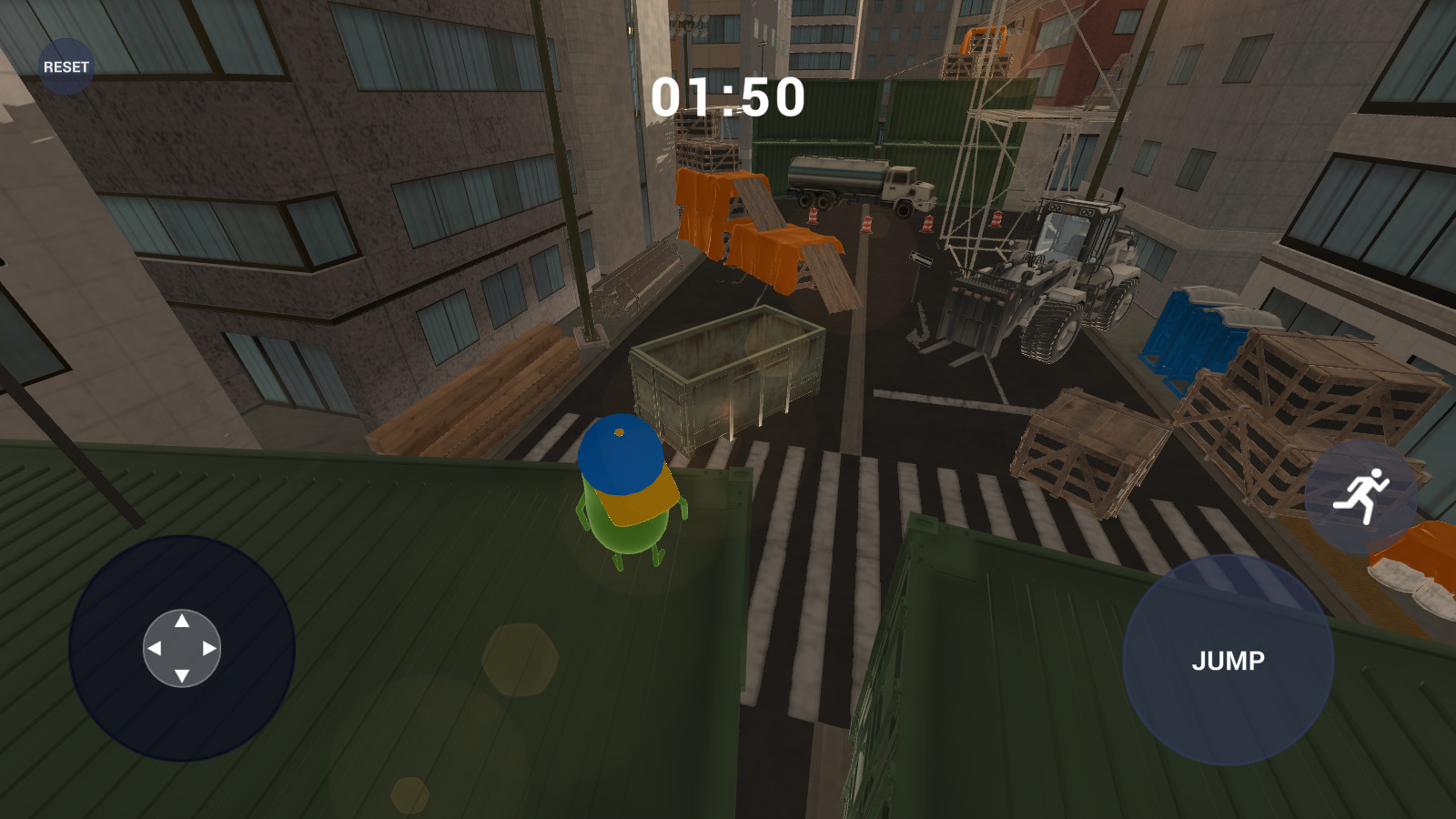Screen dimensions: 1456x819
Task: Tap the RESET button
Action: (66, 66)
